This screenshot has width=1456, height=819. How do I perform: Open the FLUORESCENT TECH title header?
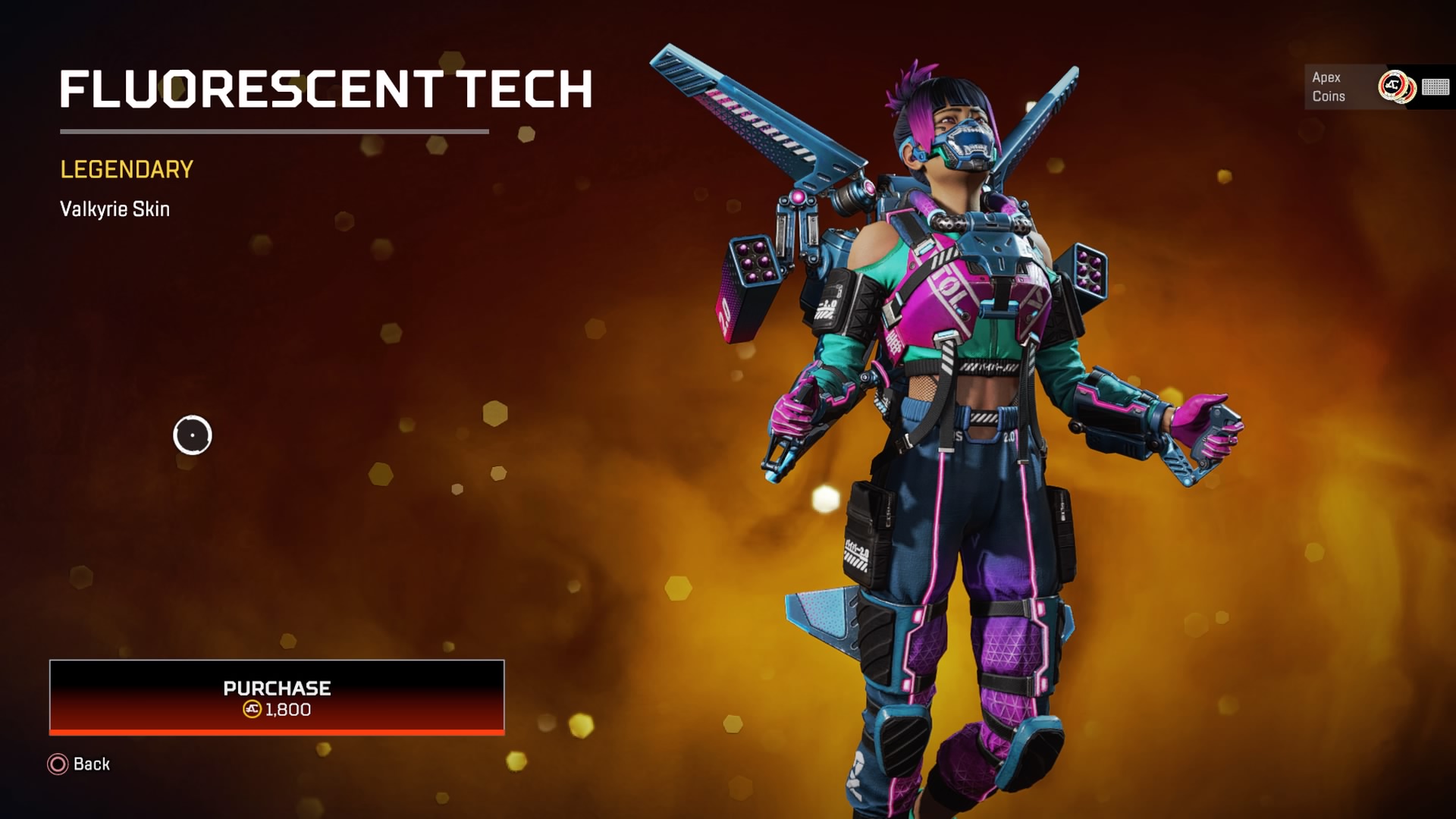point(326,89)
